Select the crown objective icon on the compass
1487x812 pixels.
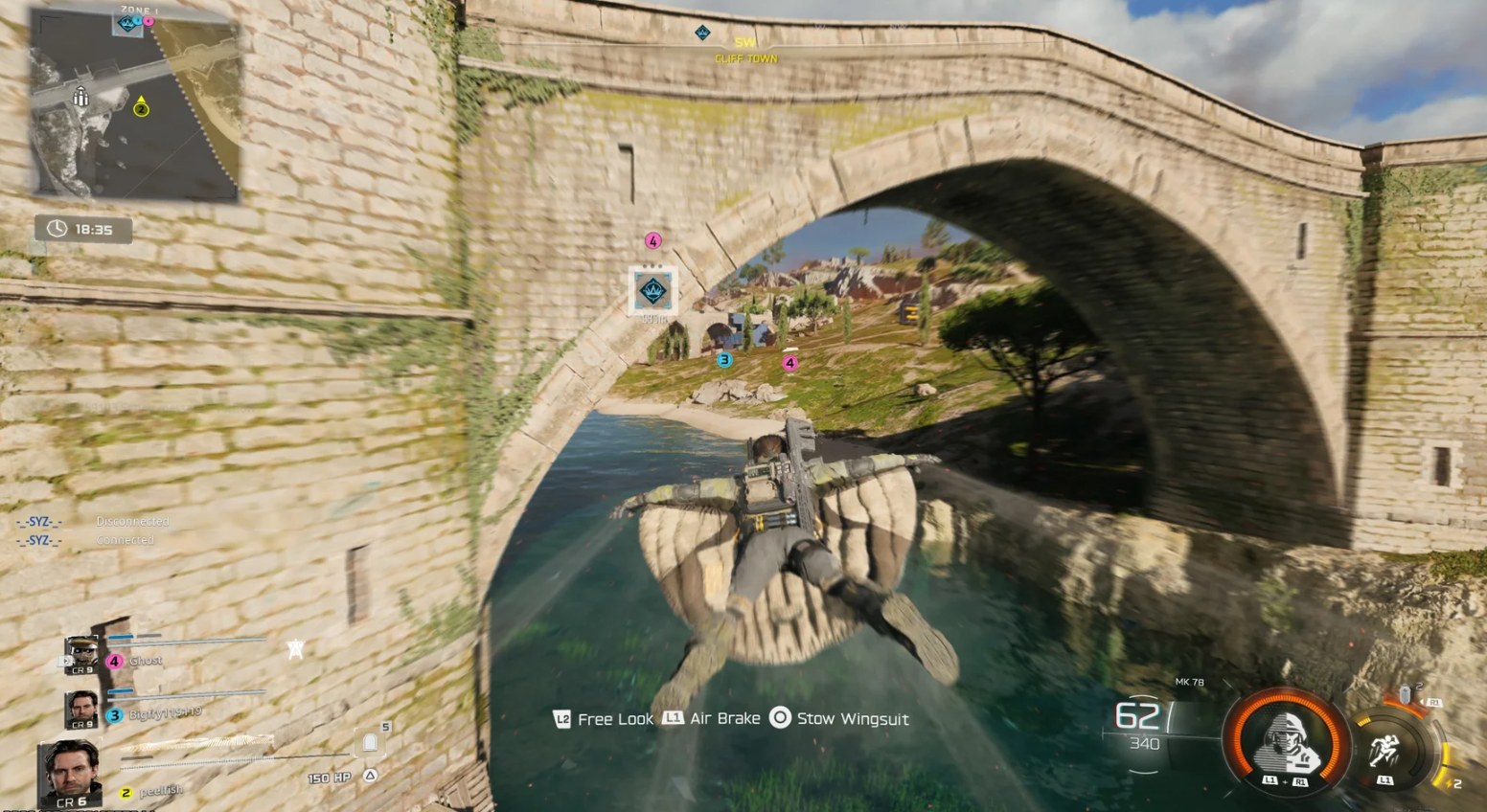click(702, 34)
